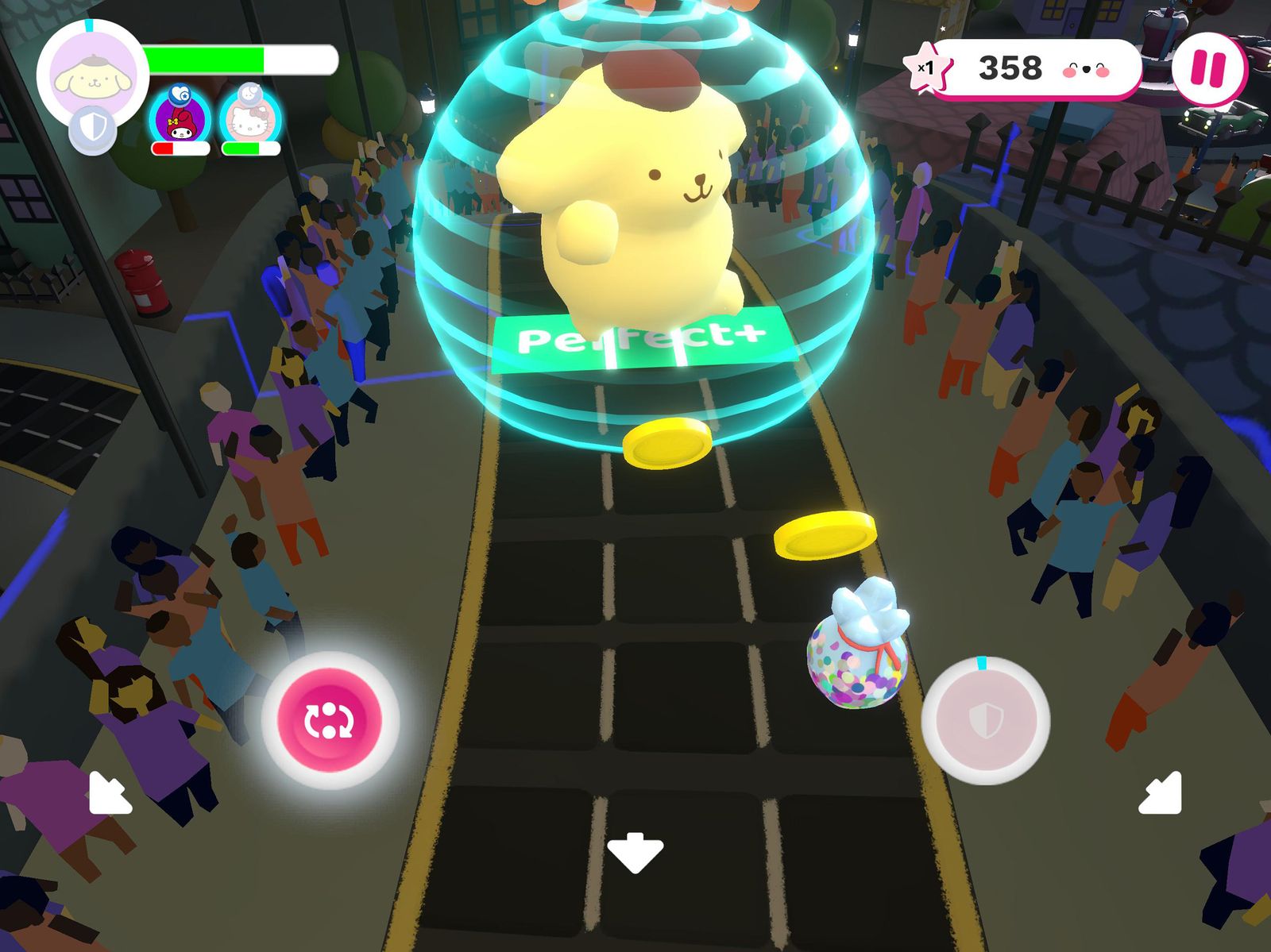The height and width of the screenshot is (952, 1271).
Task: Tap the down-left diagonal arrow control
Action: click(x=109, y=792)
